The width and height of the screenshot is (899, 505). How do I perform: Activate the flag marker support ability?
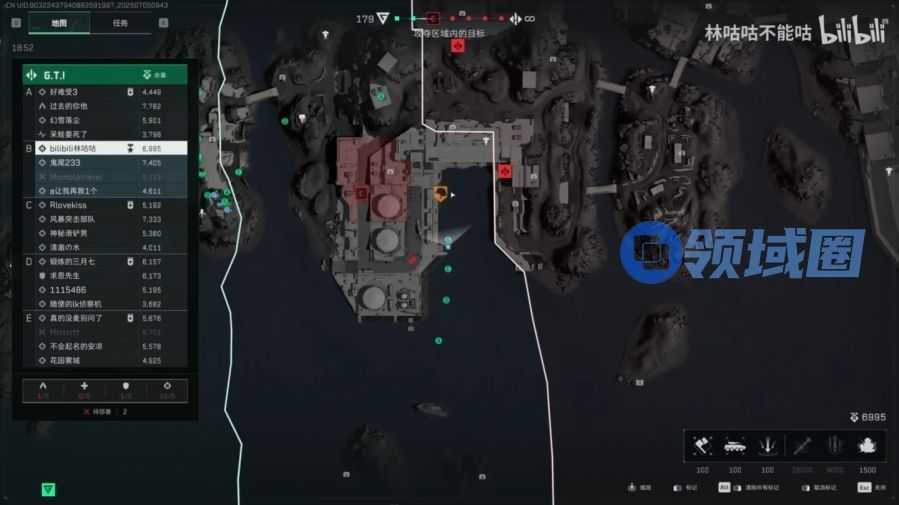click(x=702, y=446)
